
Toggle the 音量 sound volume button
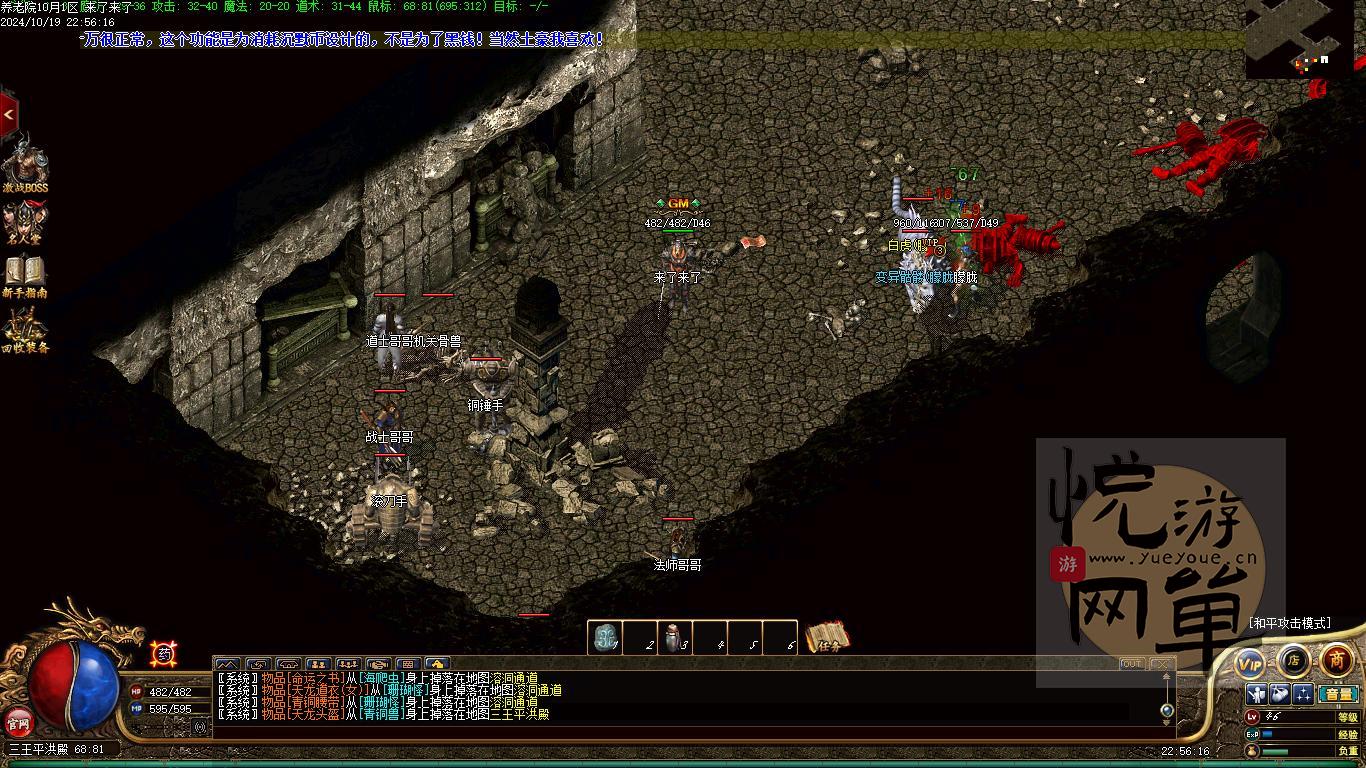pyautogui.click(x=1337, y=694)
